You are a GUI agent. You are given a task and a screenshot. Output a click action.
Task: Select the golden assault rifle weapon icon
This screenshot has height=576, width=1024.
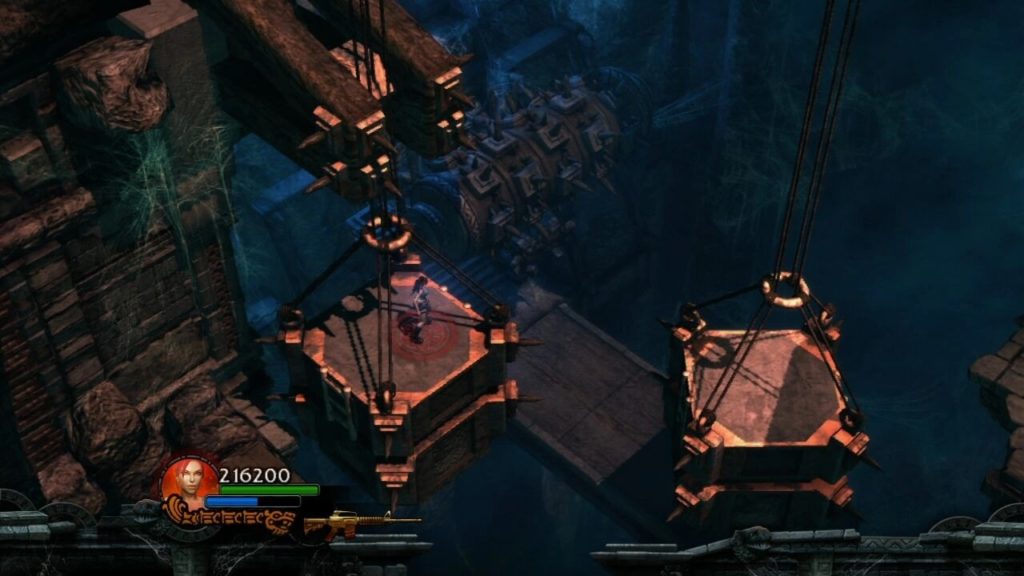(358, 522)
